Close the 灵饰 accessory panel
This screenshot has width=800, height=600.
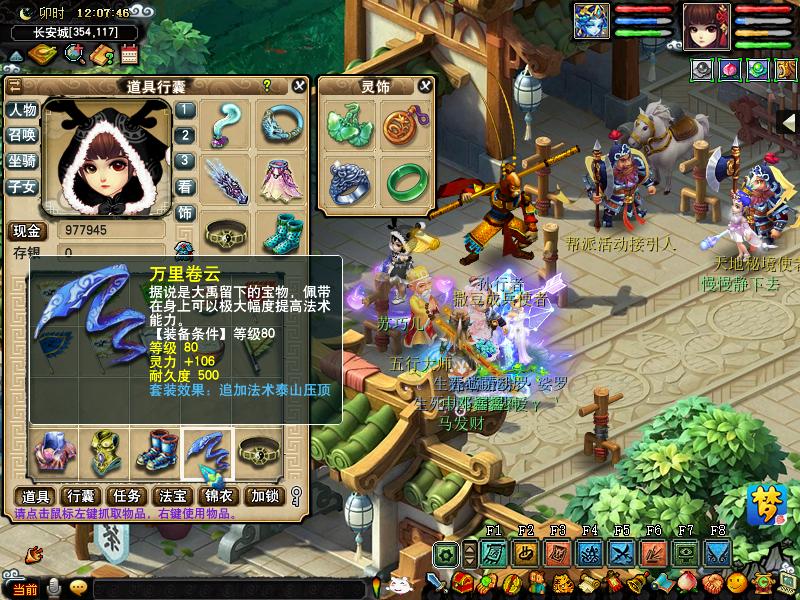coord(426,86)
